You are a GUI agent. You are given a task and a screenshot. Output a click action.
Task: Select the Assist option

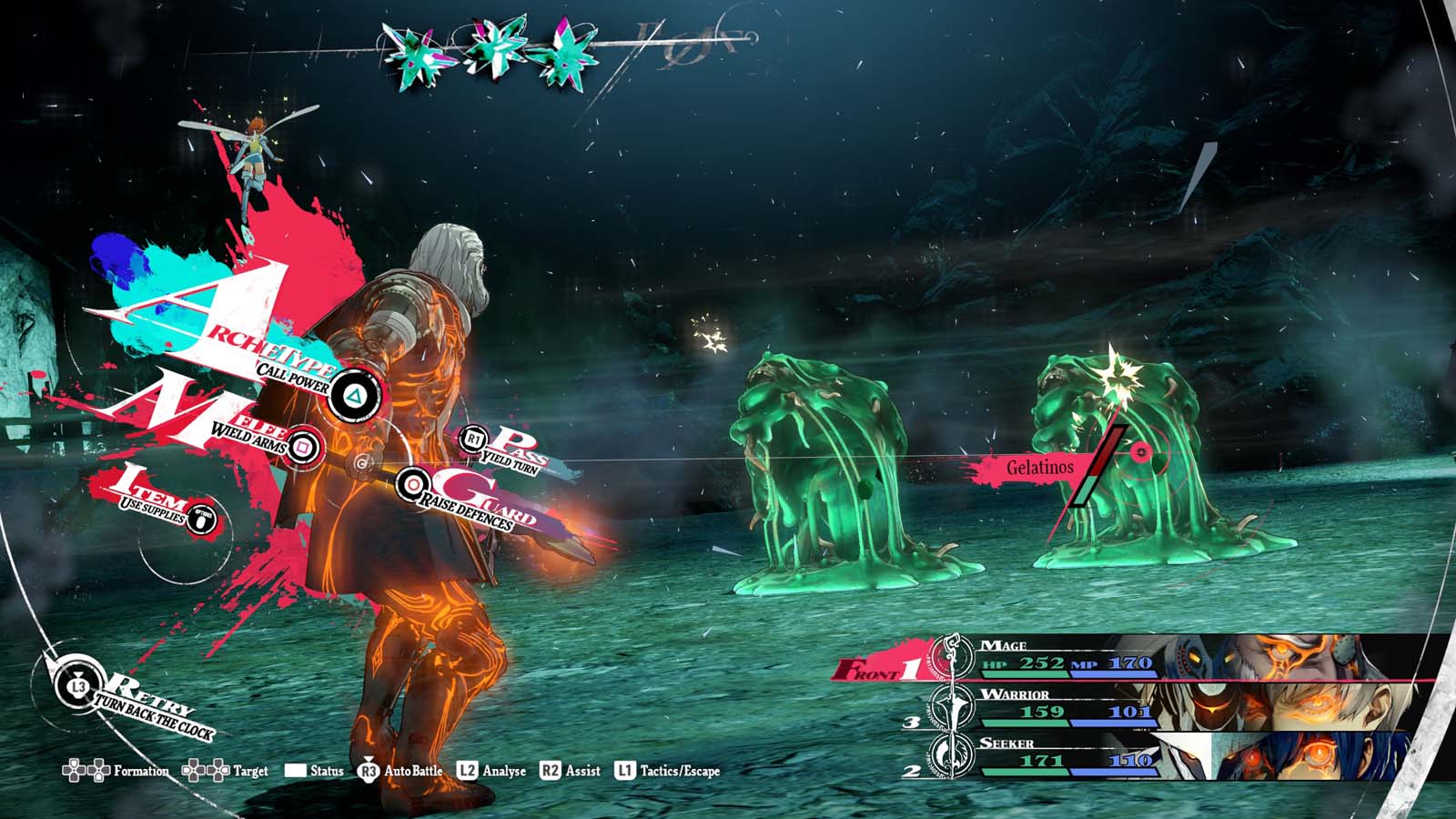[571, 771]
